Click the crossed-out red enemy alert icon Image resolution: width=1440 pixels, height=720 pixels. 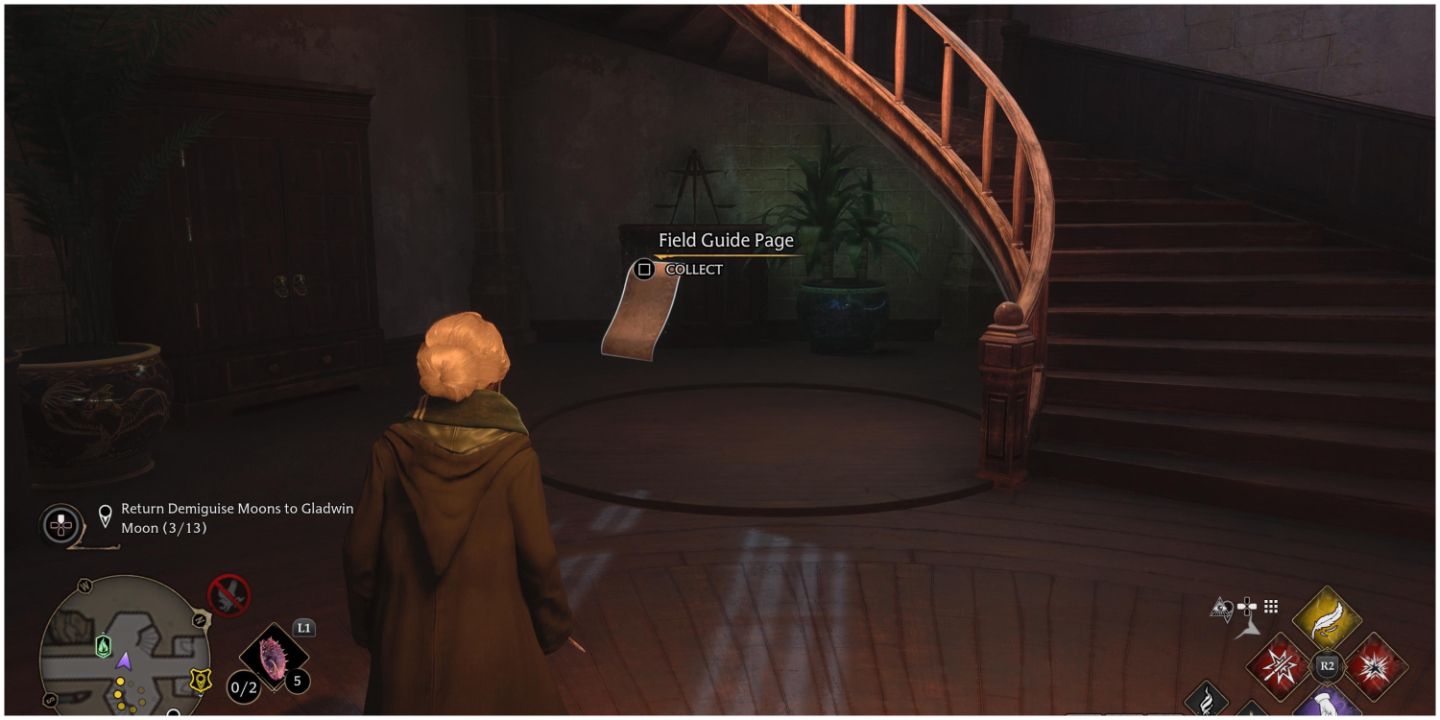coord(228,595)
